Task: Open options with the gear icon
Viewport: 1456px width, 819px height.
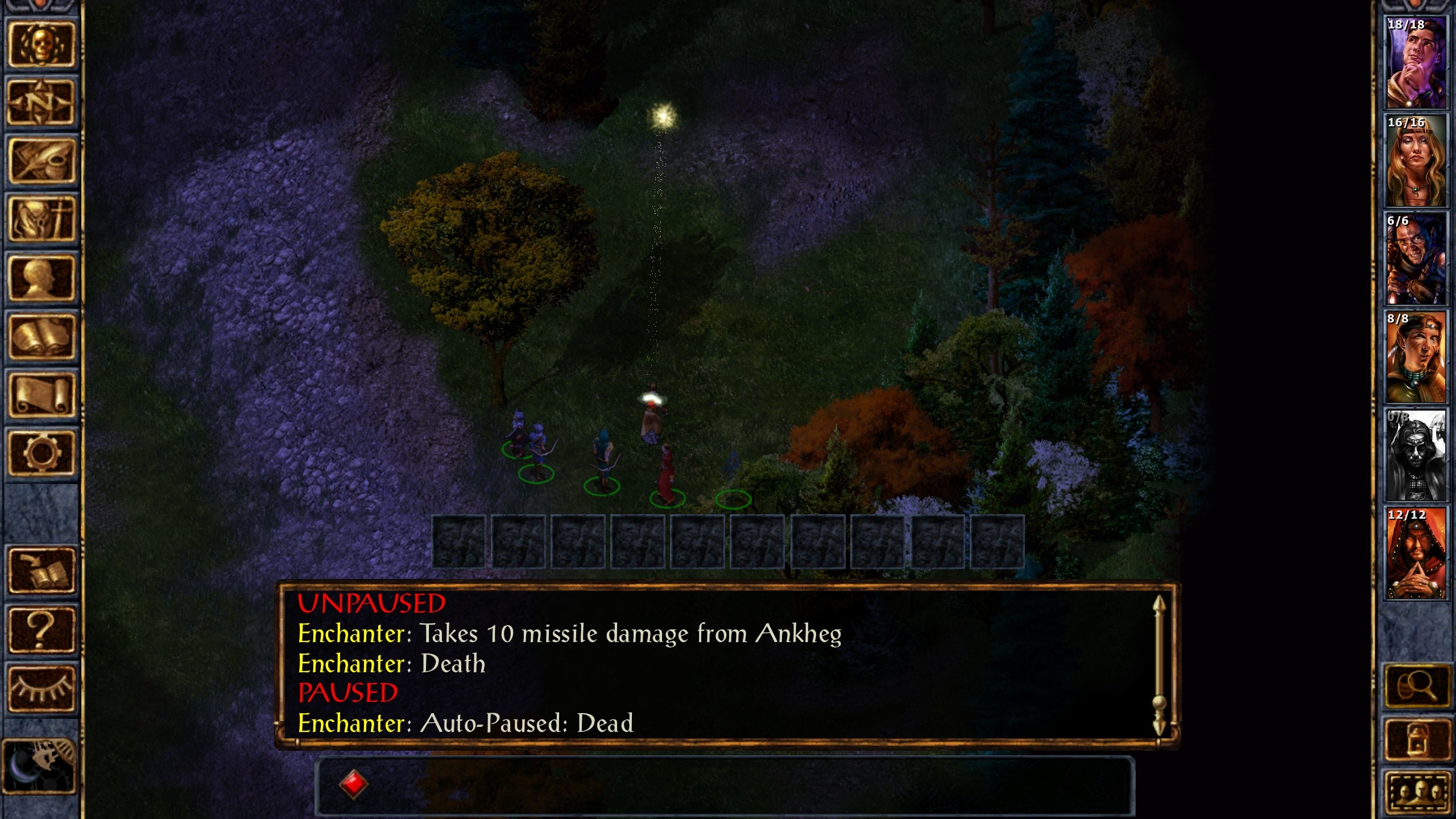Action: [x=41, y=453]
